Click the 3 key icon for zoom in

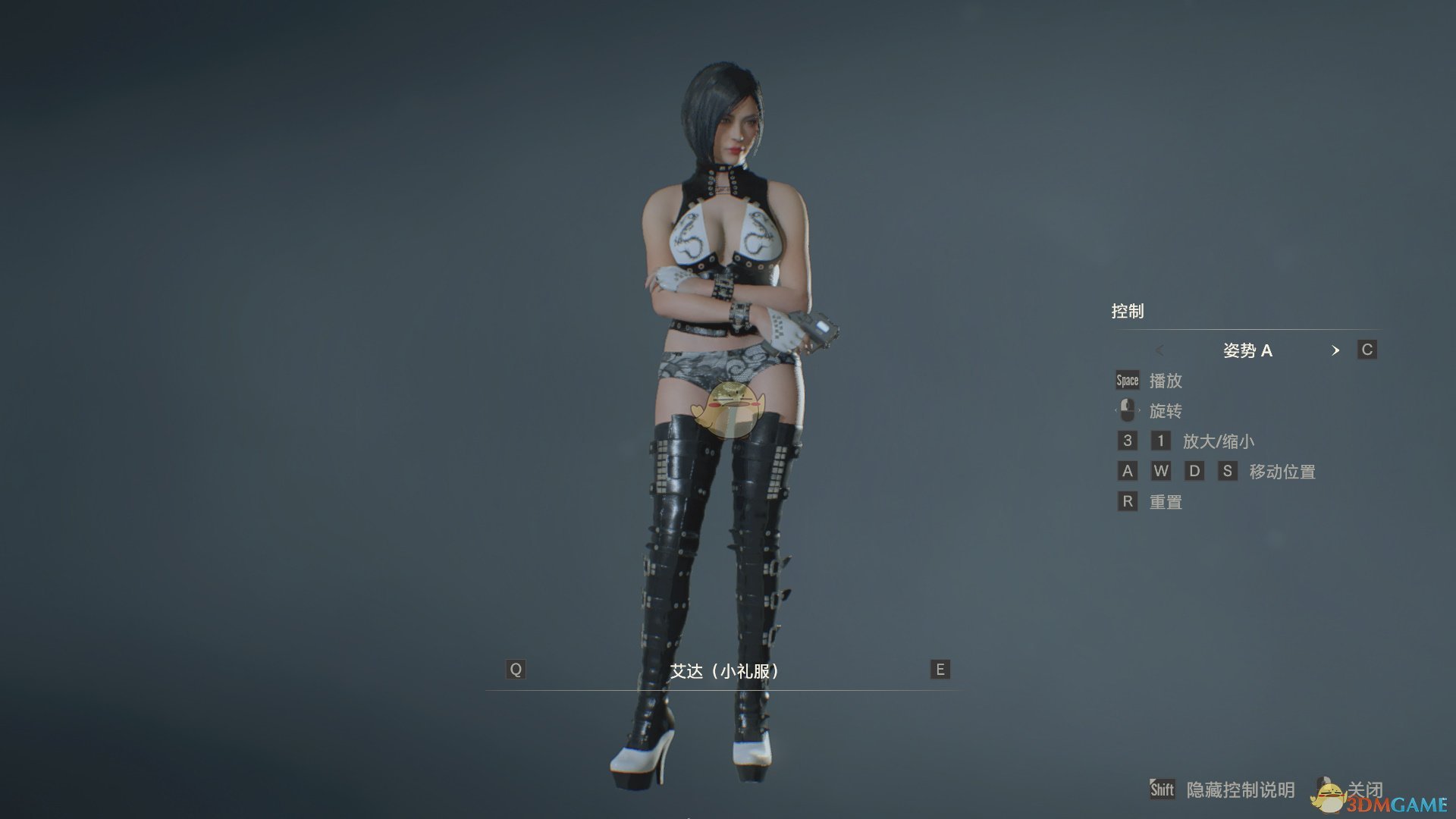point(1127,441)
